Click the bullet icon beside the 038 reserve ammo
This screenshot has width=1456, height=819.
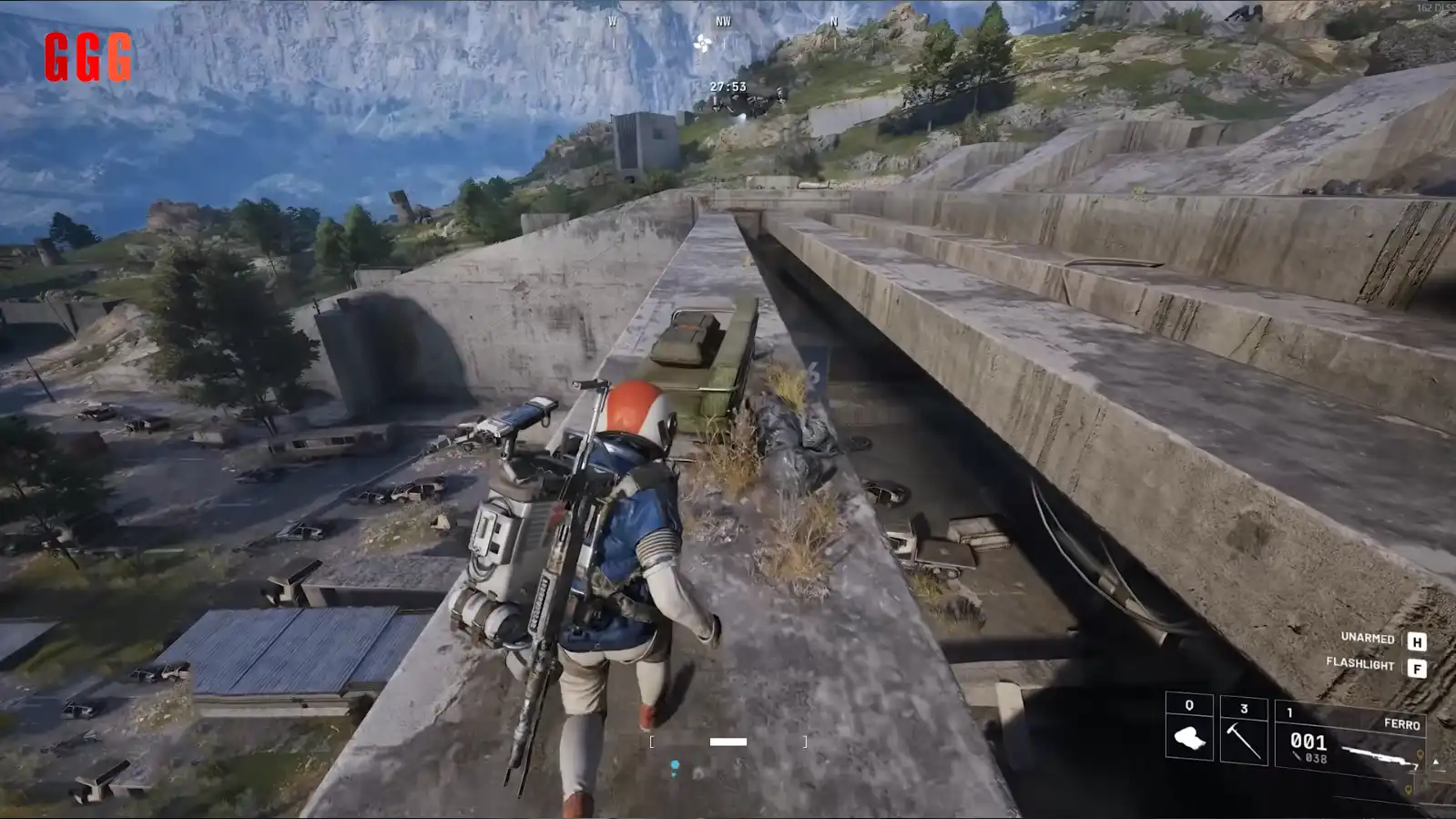click(x=1298, y=757)
